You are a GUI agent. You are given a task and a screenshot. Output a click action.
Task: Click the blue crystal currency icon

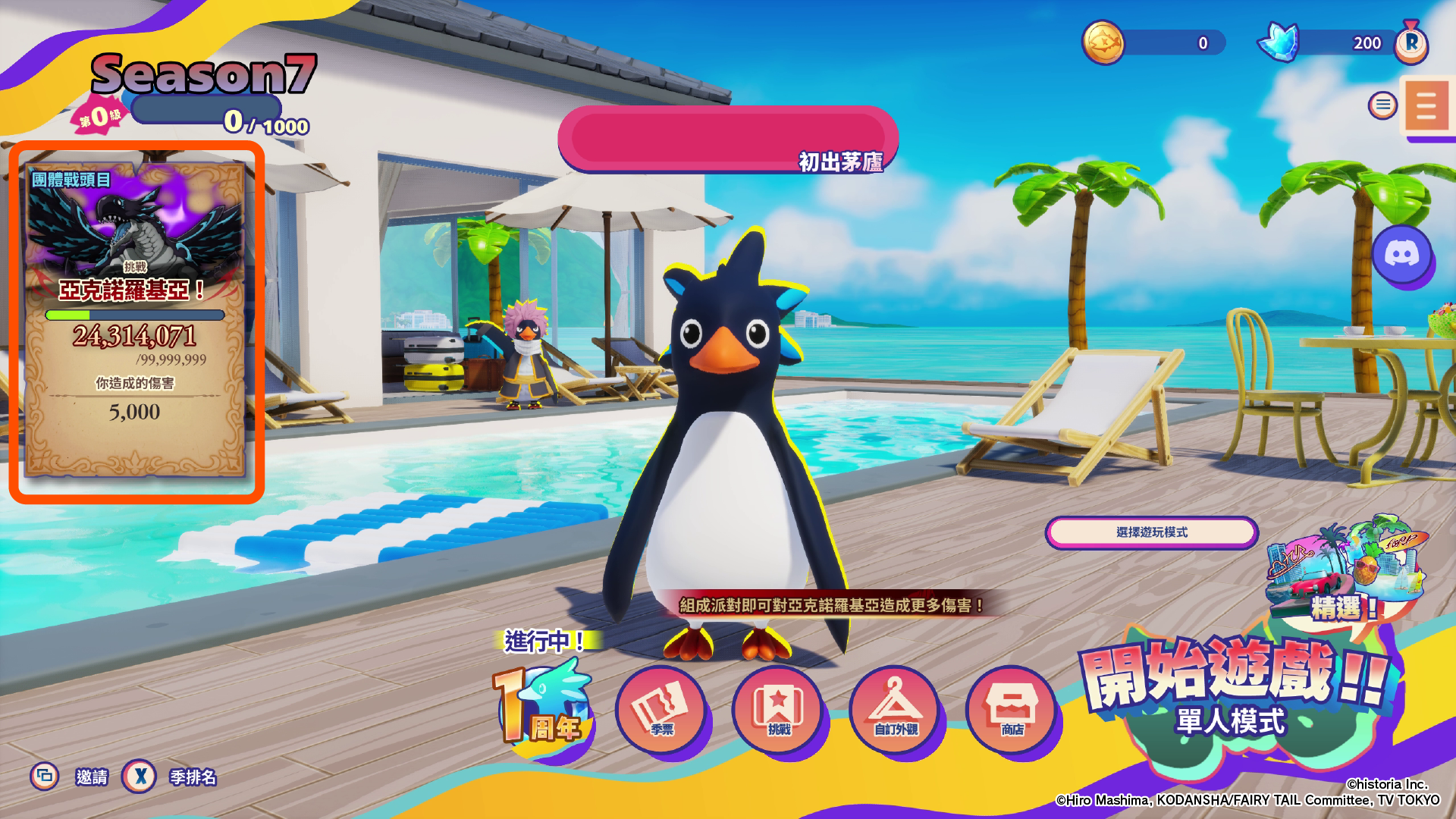pos(1280,42)
